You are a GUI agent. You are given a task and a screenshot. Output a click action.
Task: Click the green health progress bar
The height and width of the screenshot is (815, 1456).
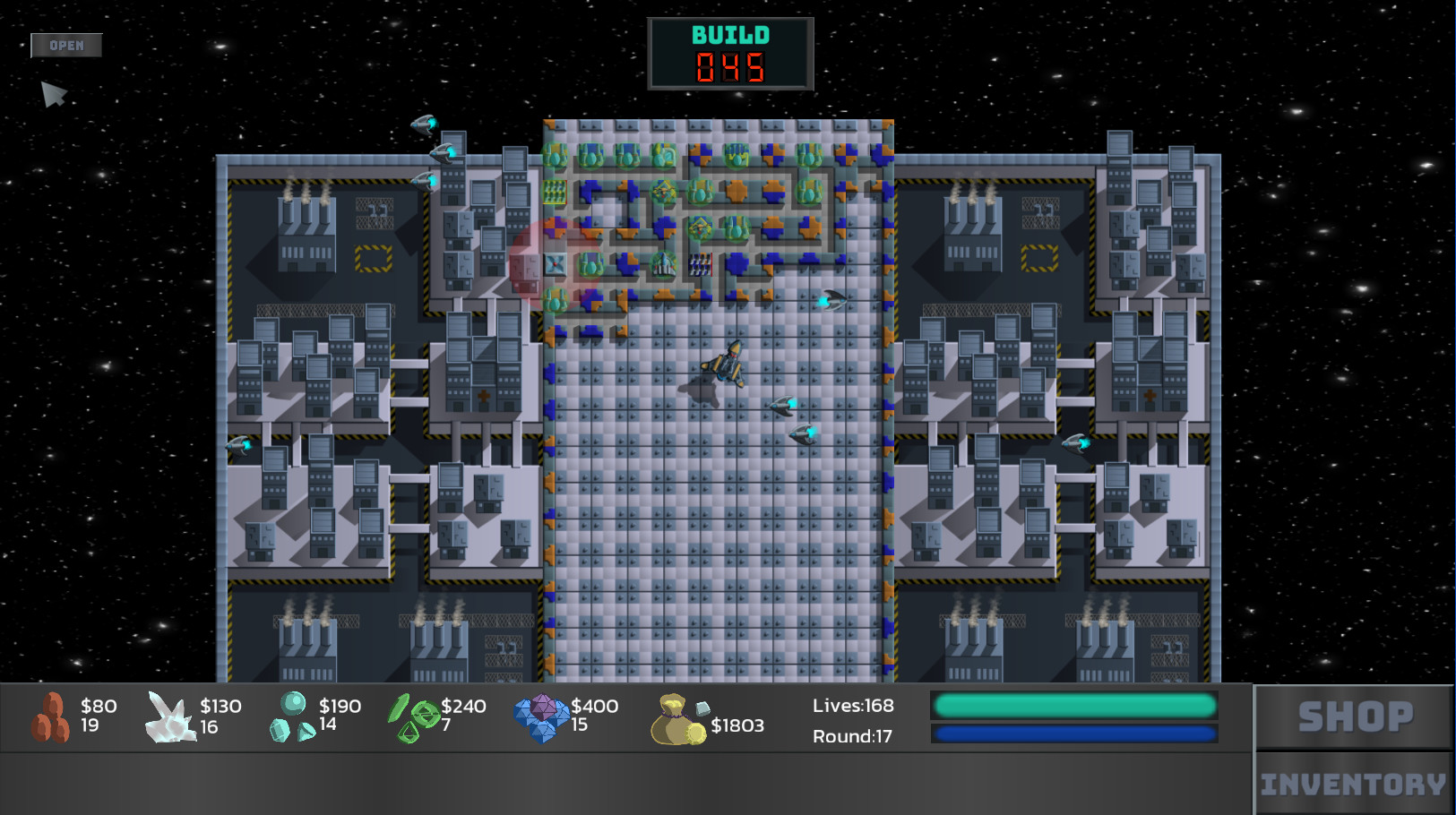[x=1073, y=706]
